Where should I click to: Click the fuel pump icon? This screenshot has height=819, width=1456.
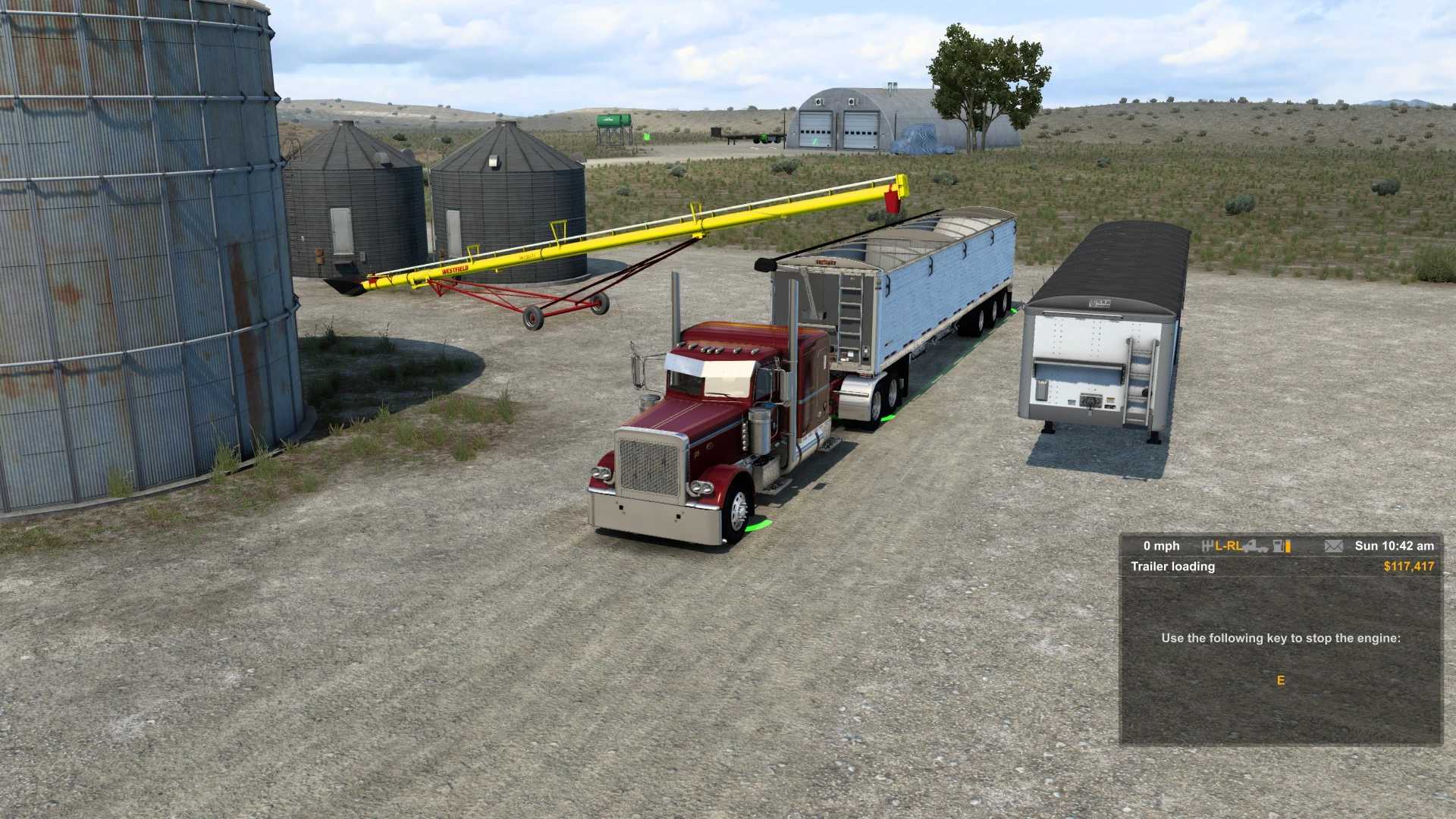point(1279,546)
